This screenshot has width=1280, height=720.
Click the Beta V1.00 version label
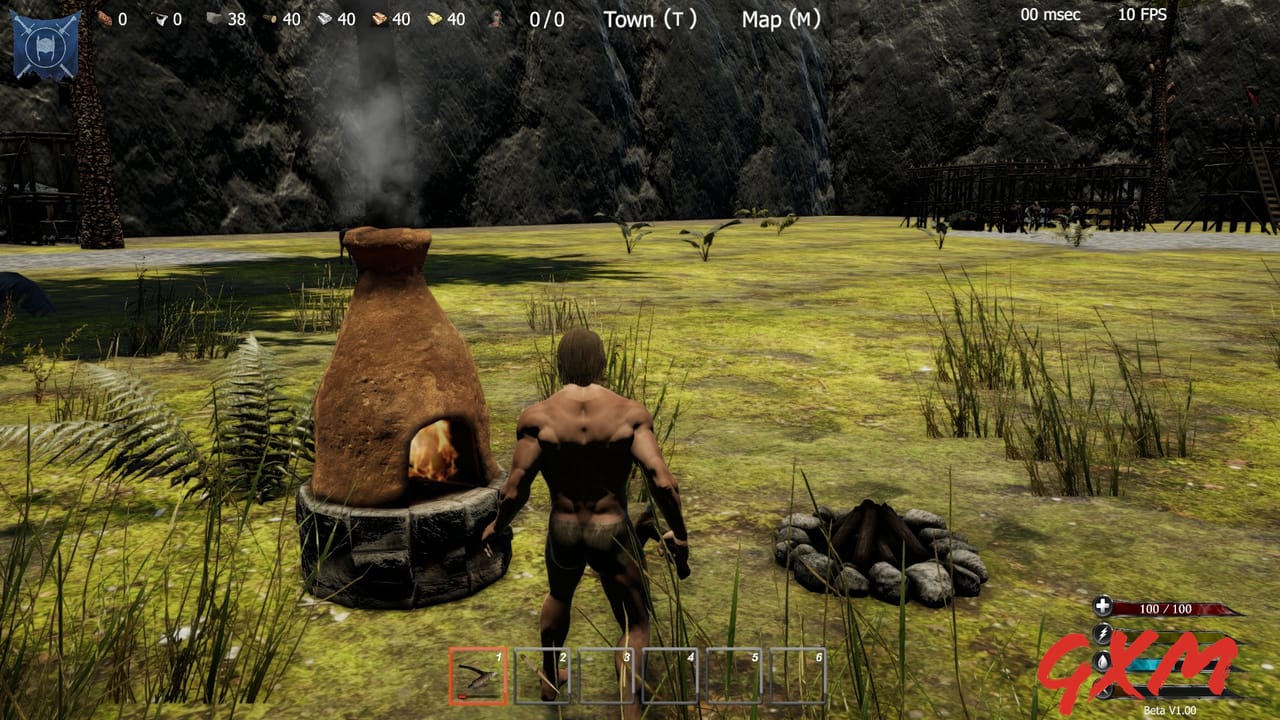[x=1170, y=708]
